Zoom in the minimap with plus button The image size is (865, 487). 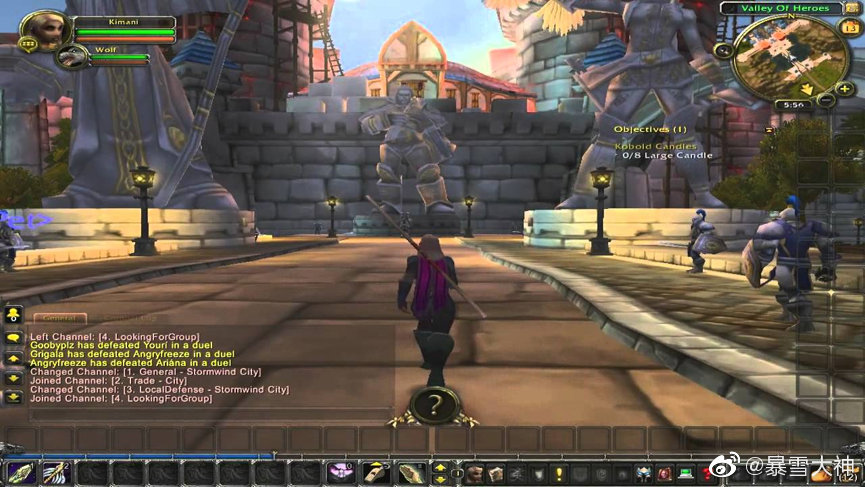[x=845, y=88]
